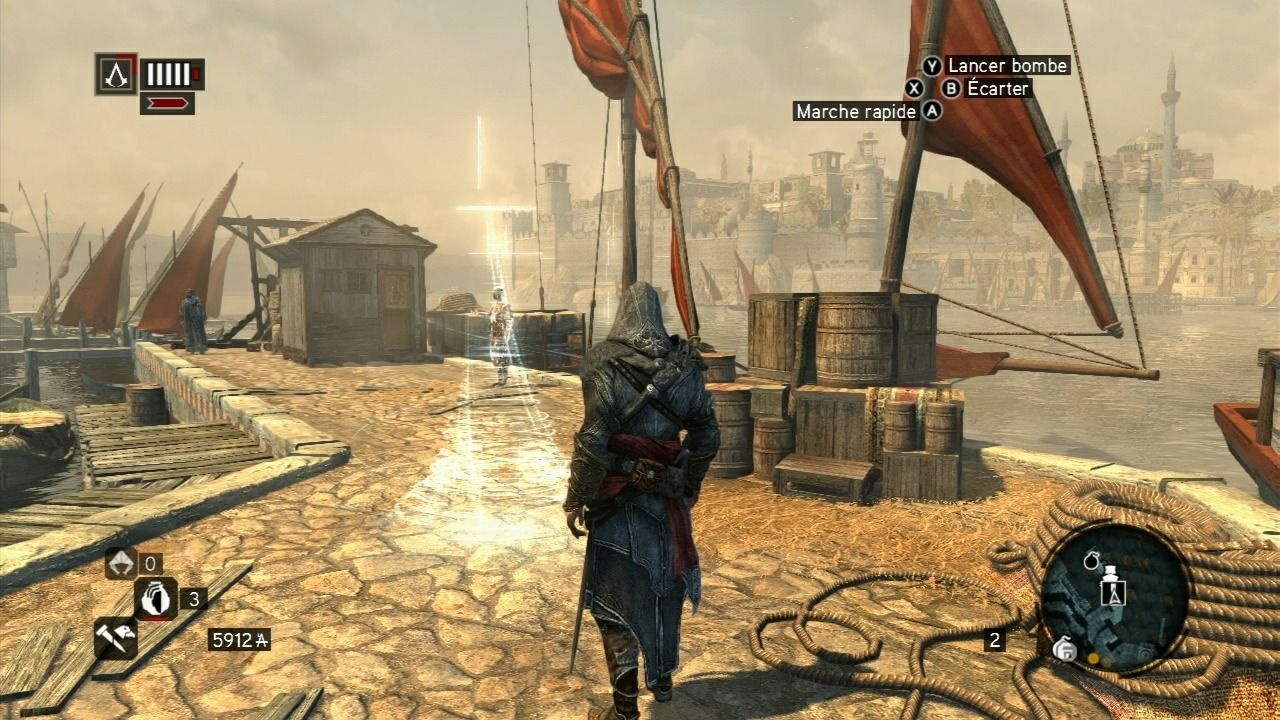Click the 5912 Akce money counter
The height and width of the screenshot is (720, 1280).
(x=241, y=638)
